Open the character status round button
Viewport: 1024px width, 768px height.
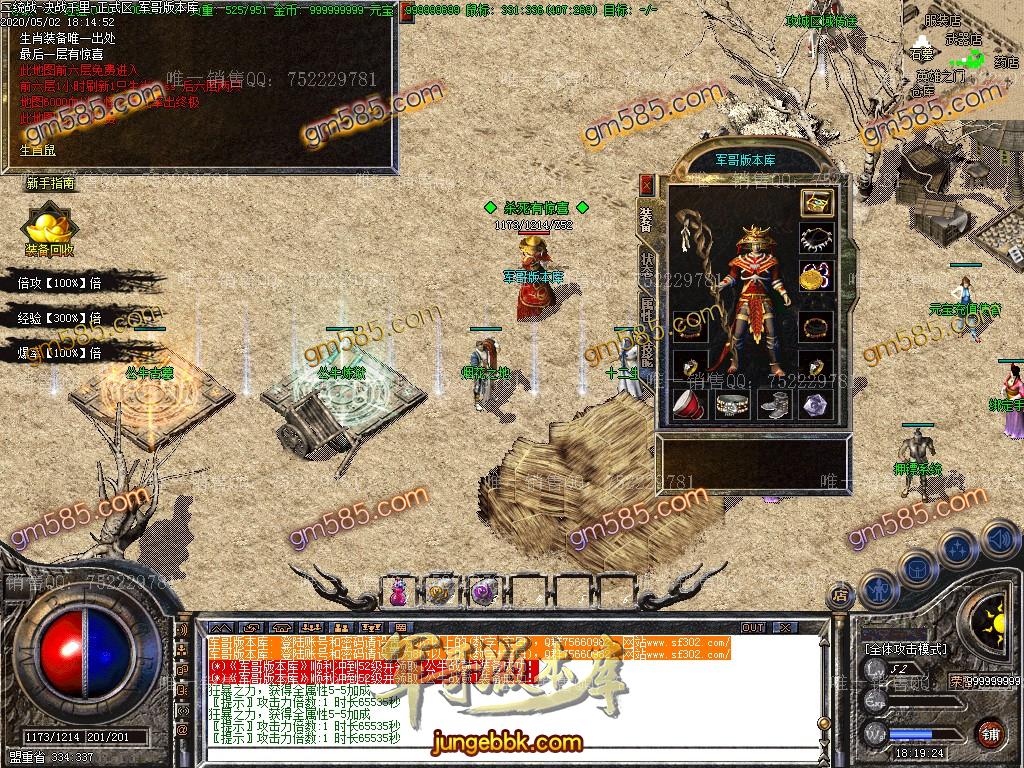[876, 588]
